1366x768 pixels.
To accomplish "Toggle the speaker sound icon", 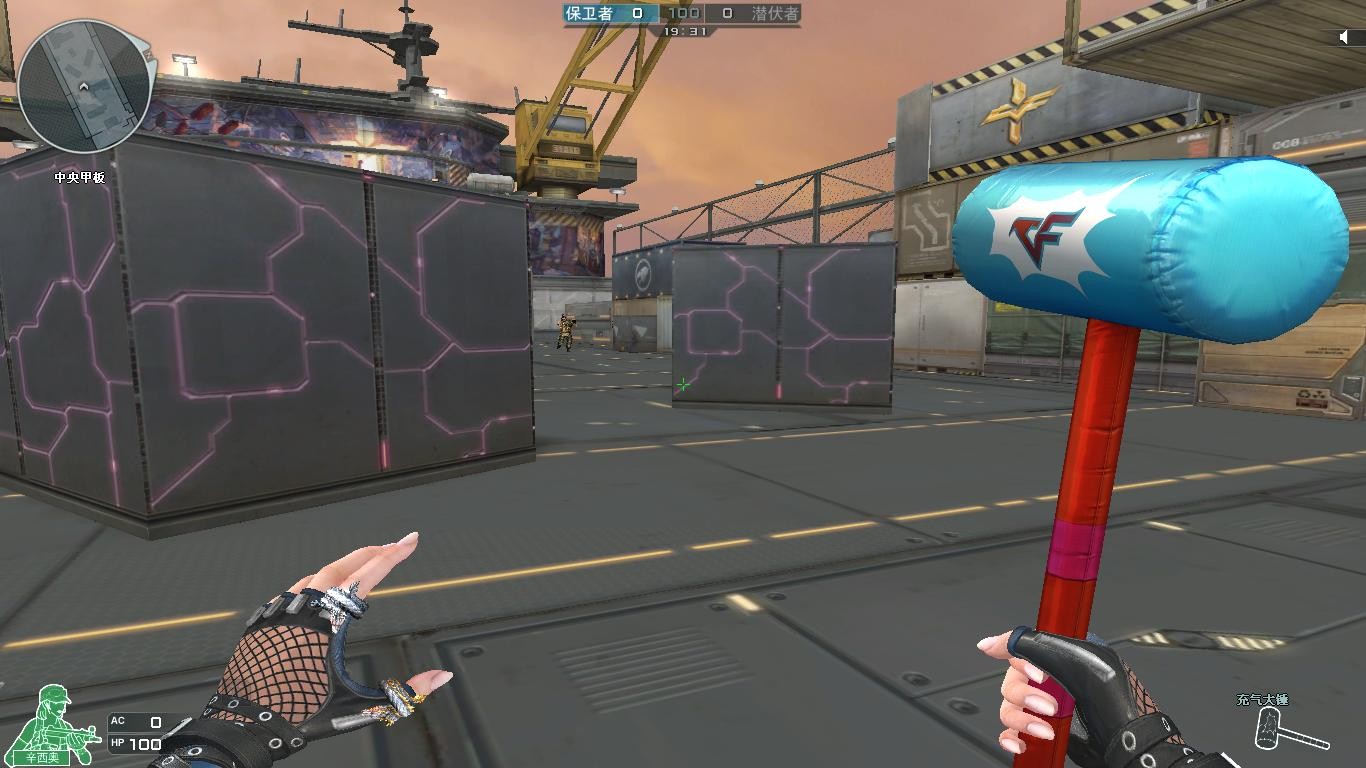I will pos(1345,37).
